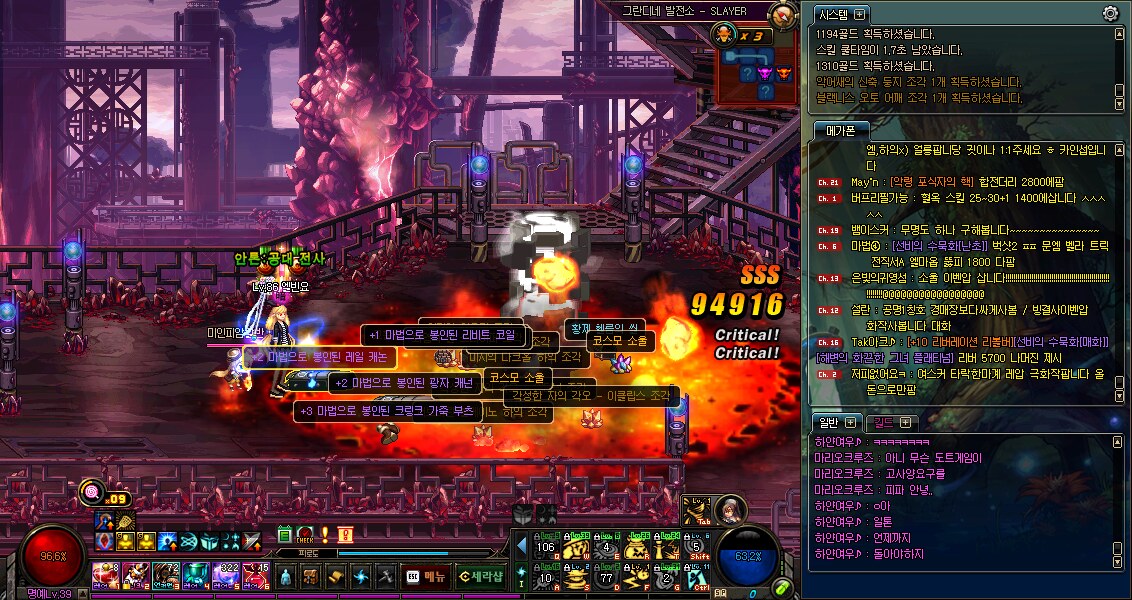Click the character portrait with Tab label

(728, 510)
